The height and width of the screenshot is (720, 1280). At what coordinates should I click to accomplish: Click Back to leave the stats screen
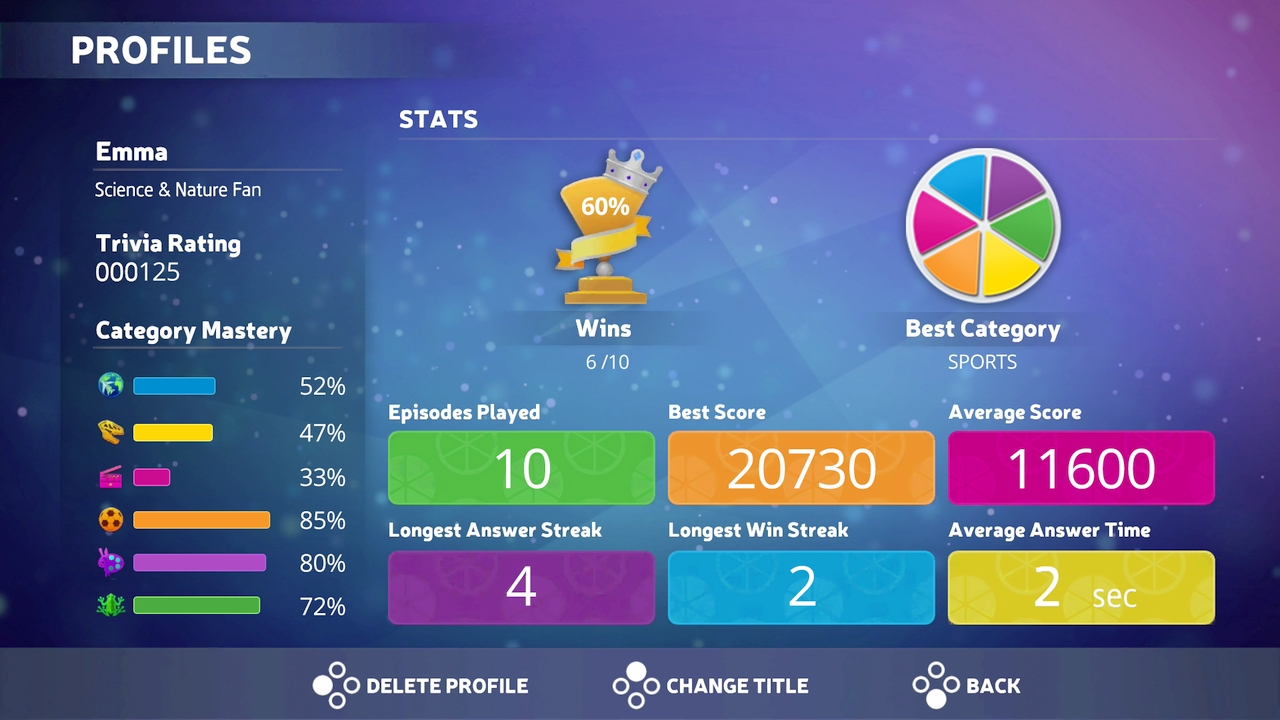click(x=991, y=686)
